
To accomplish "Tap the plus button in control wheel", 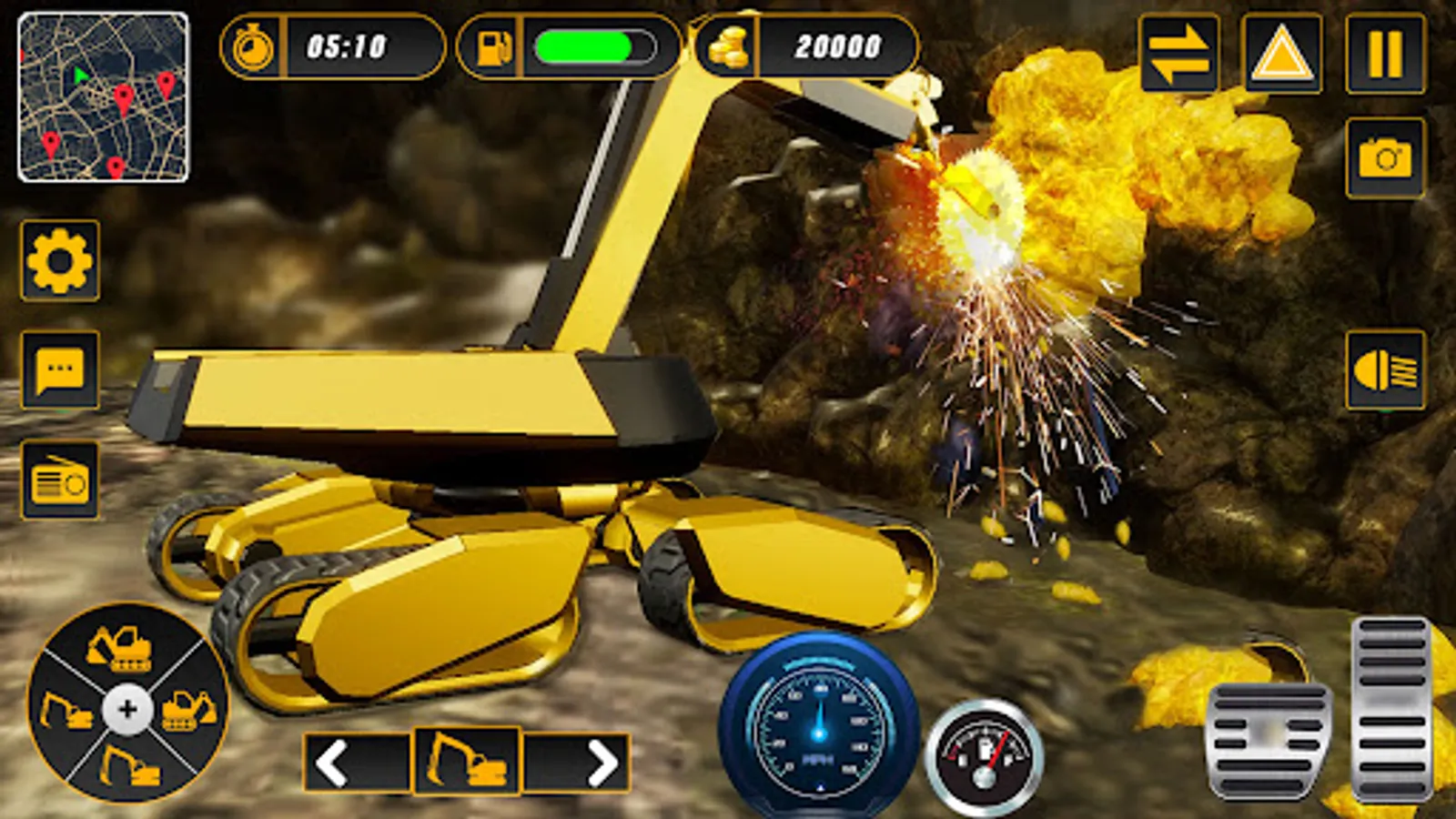I will 127,708.
